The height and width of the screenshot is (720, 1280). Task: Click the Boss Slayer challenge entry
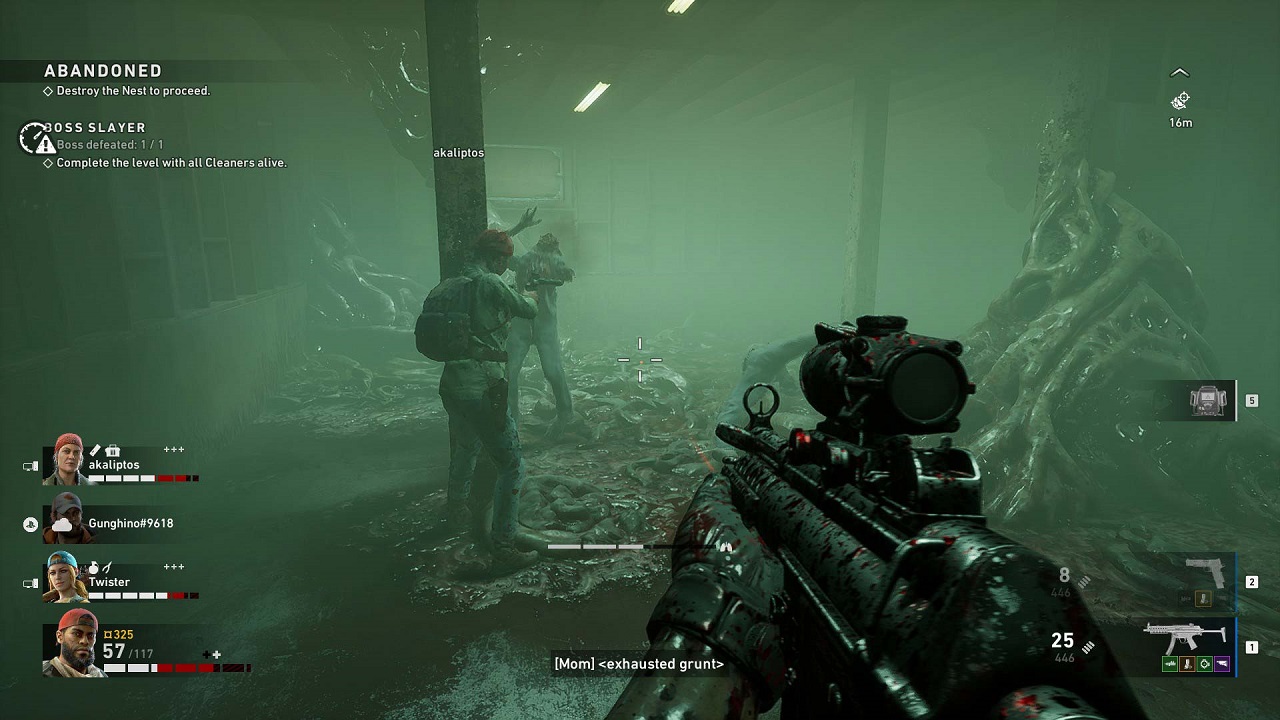click(x=95, y=128)
